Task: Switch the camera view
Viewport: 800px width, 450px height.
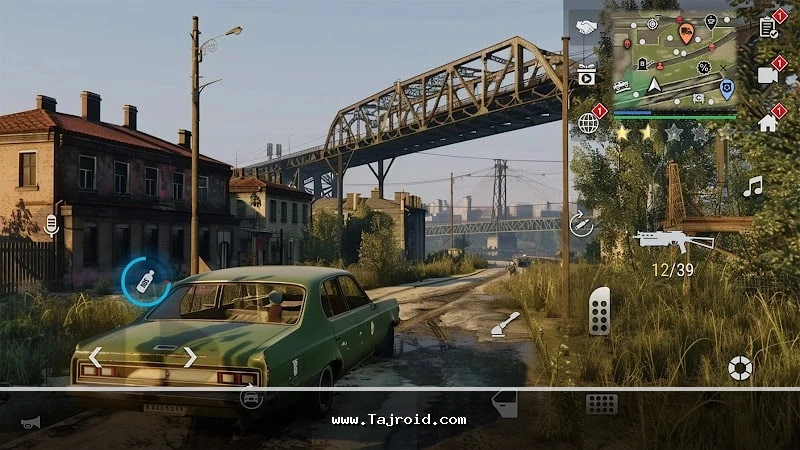Action: [x=768, y=75]
